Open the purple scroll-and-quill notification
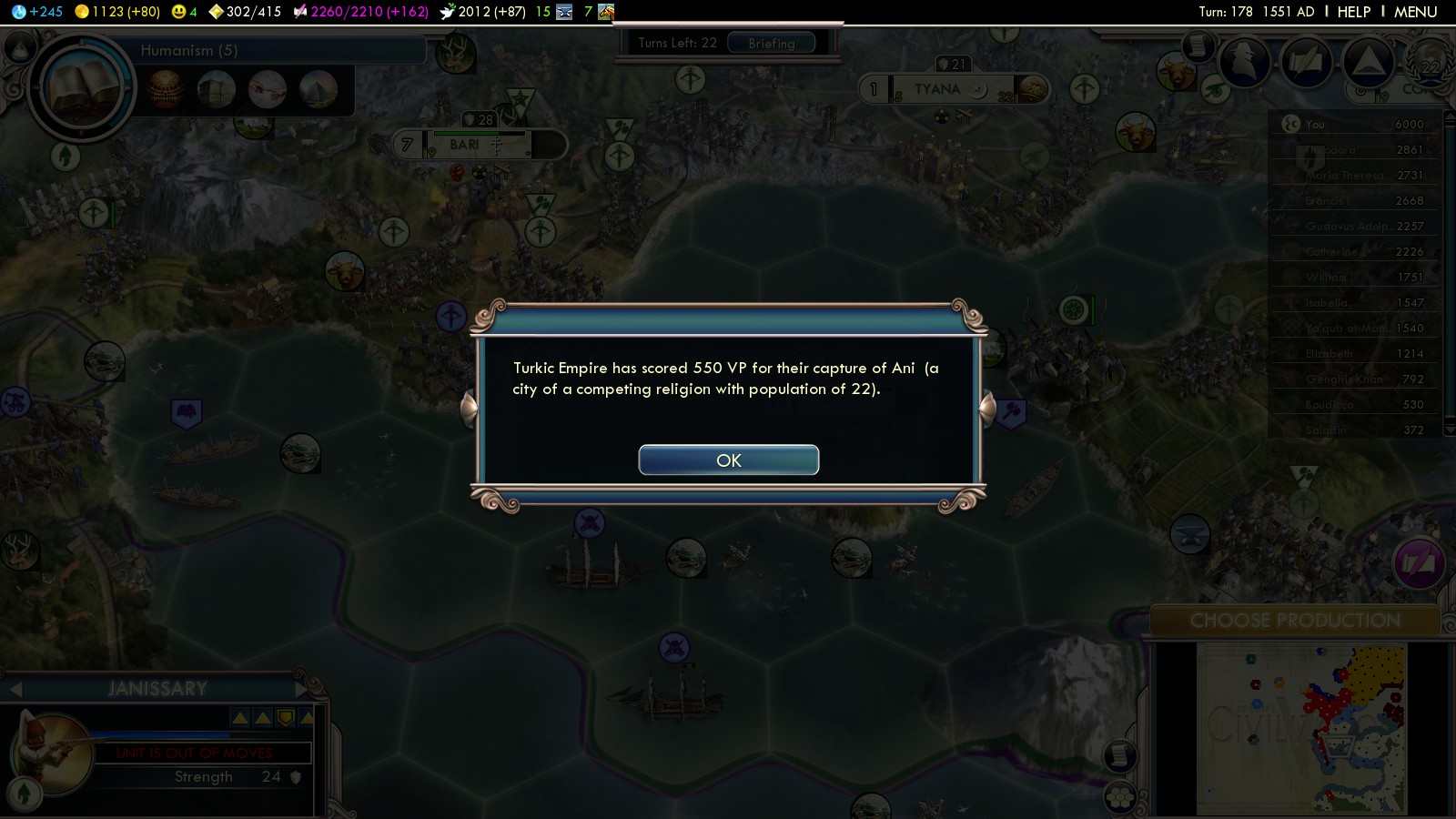This screenshot has width=1456, height=819. coord(1417,563)
